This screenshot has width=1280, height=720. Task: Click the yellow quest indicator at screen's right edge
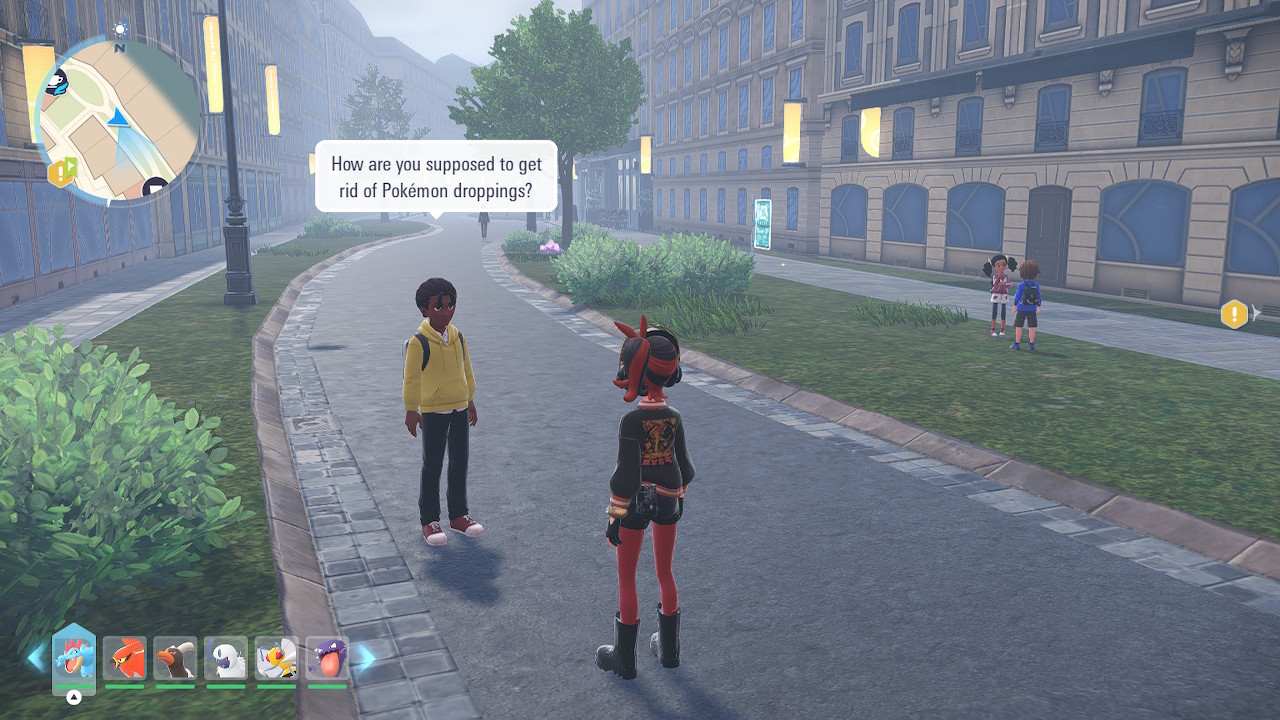(1235, 314)
